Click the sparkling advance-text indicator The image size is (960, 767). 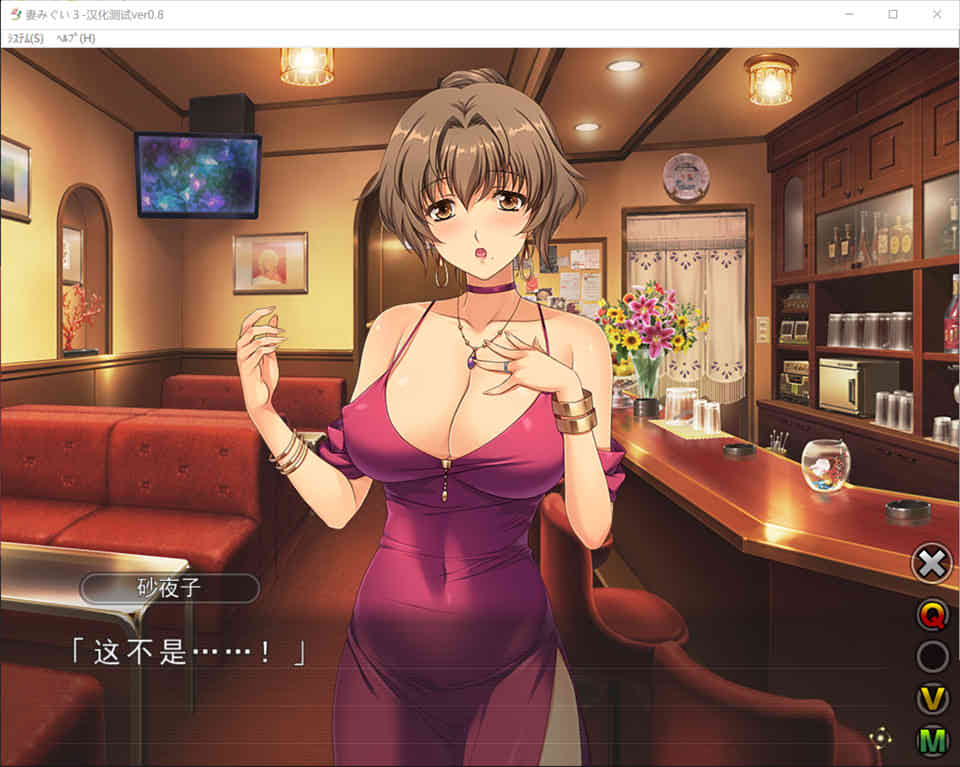coord(880,739)
